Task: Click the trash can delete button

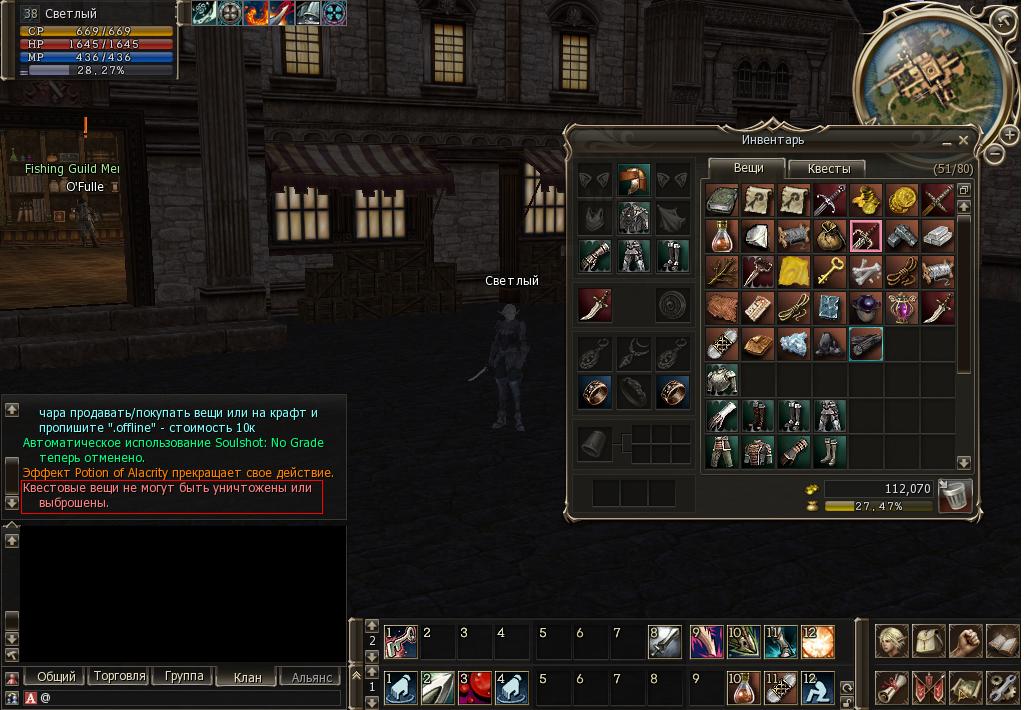Action: pyautogui.click(x=954, y=495)
